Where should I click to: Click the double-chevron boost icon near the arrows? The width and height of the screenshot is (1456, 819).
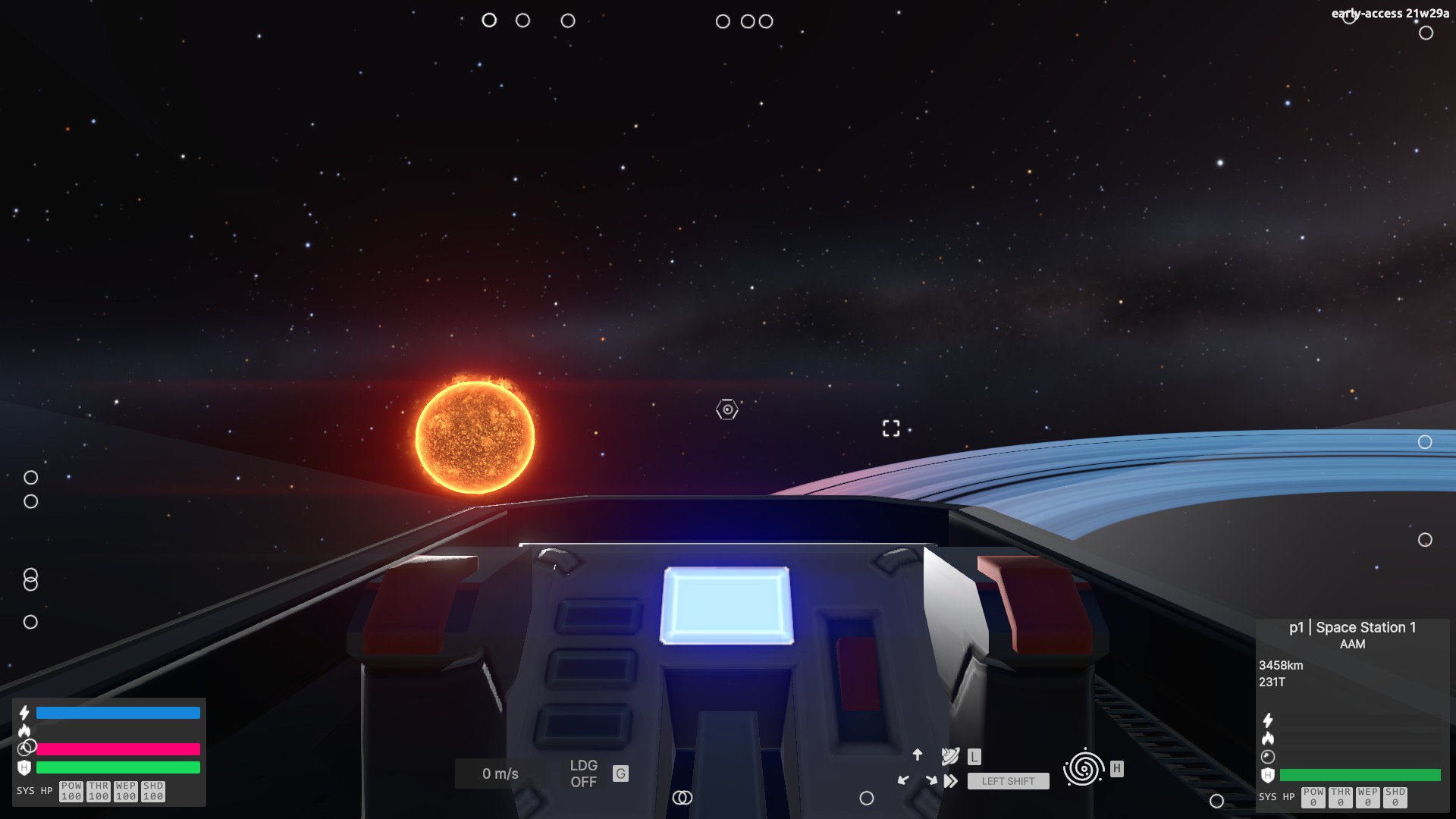point(951,781)
